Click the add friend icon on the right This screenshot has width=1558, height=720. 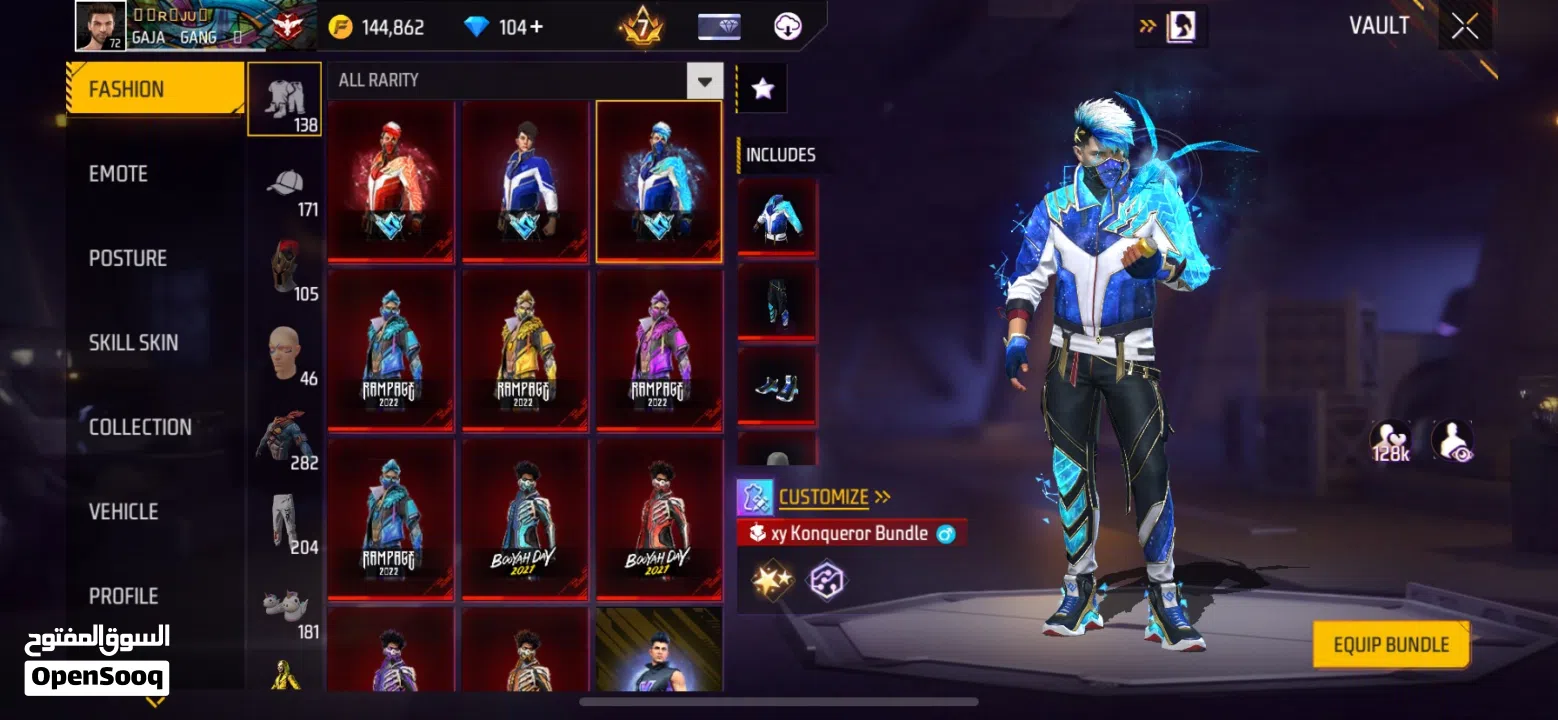[x=1452, y=440]
